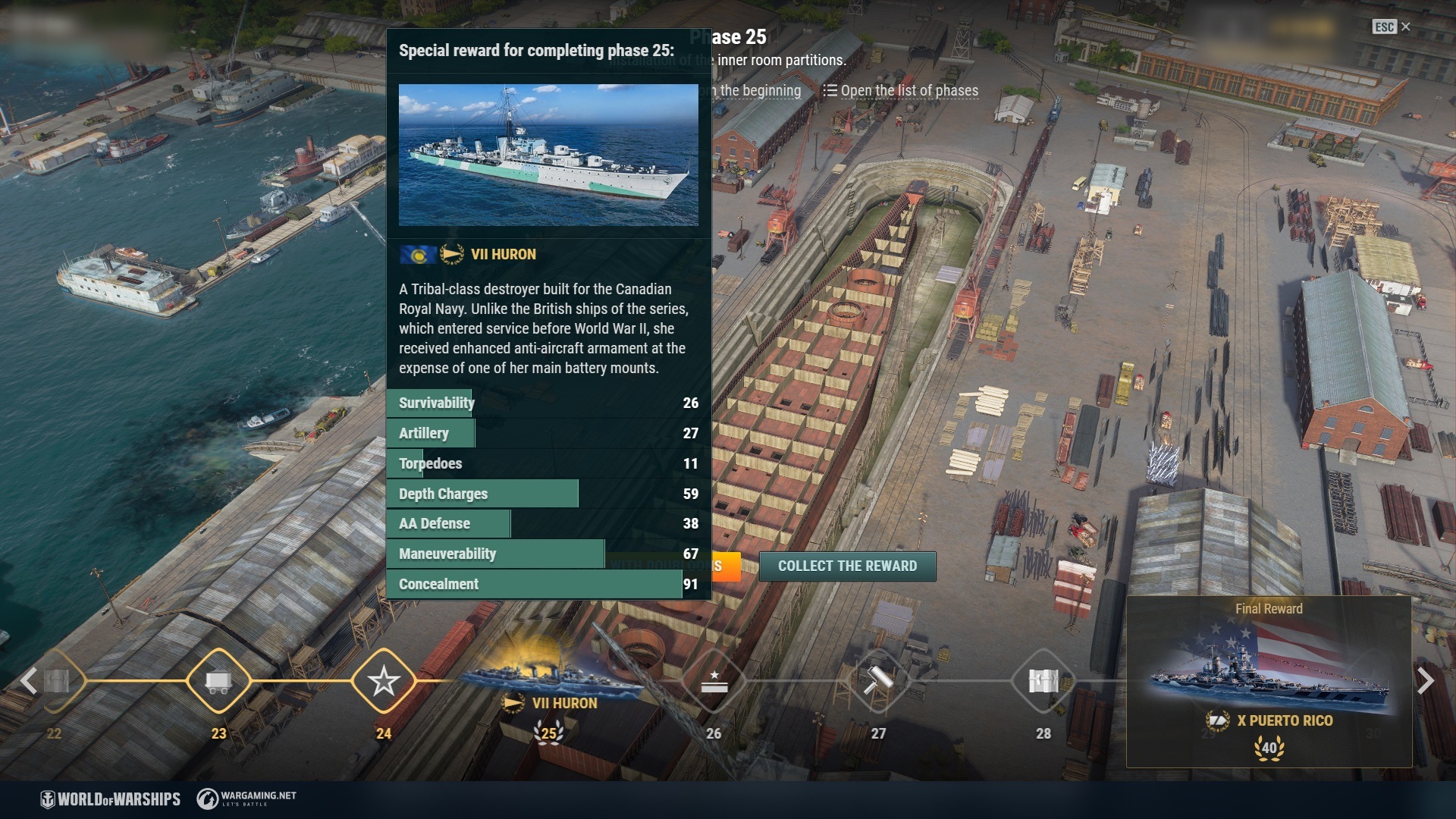Select the phase 23 cart marker
The width and height of the screenshot is (1456, 819).
218,681
